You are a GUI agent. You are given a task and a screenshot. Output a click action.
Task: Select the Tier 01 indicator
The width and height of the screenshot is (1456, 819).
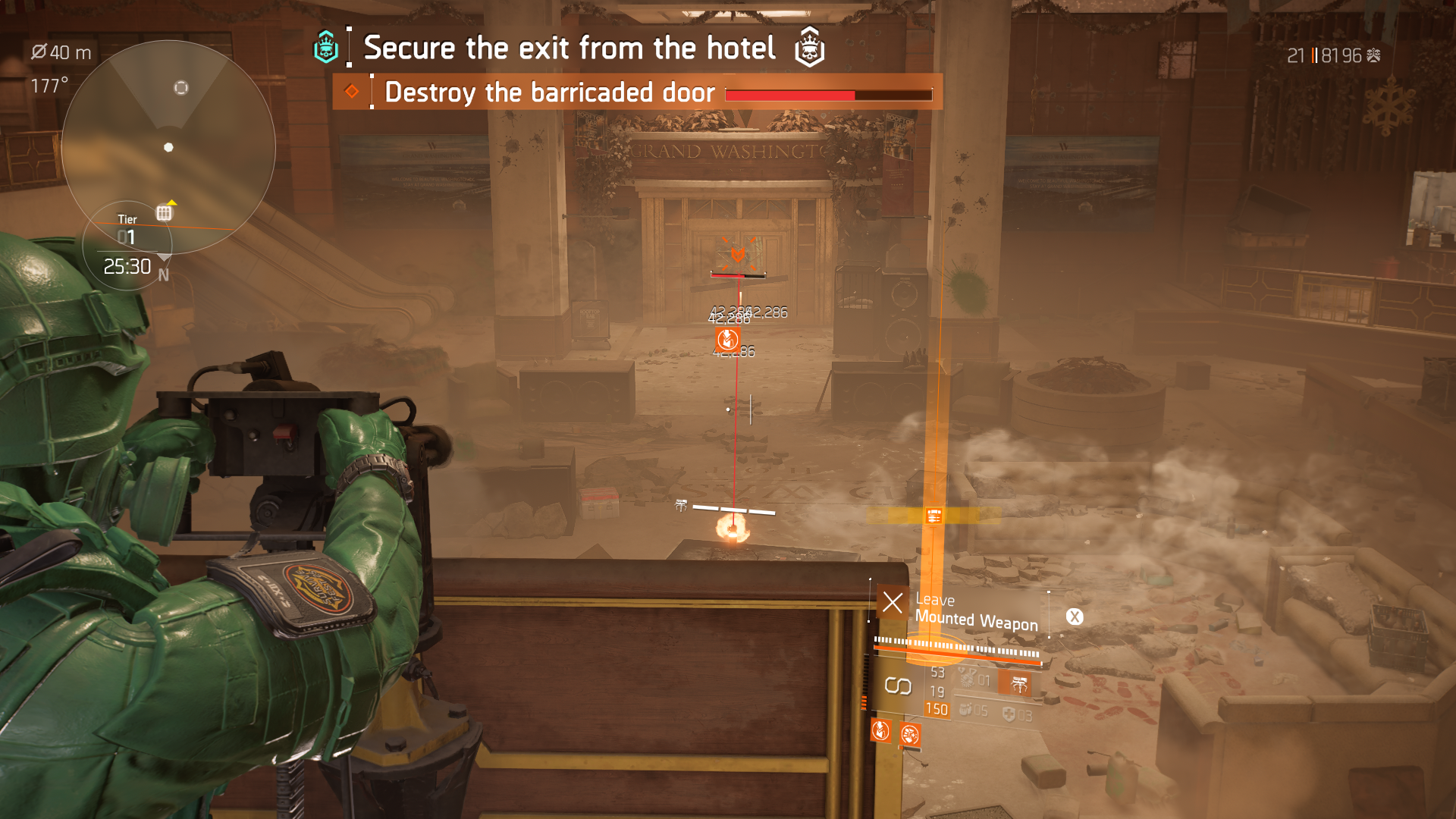click(x=127, y=230)
